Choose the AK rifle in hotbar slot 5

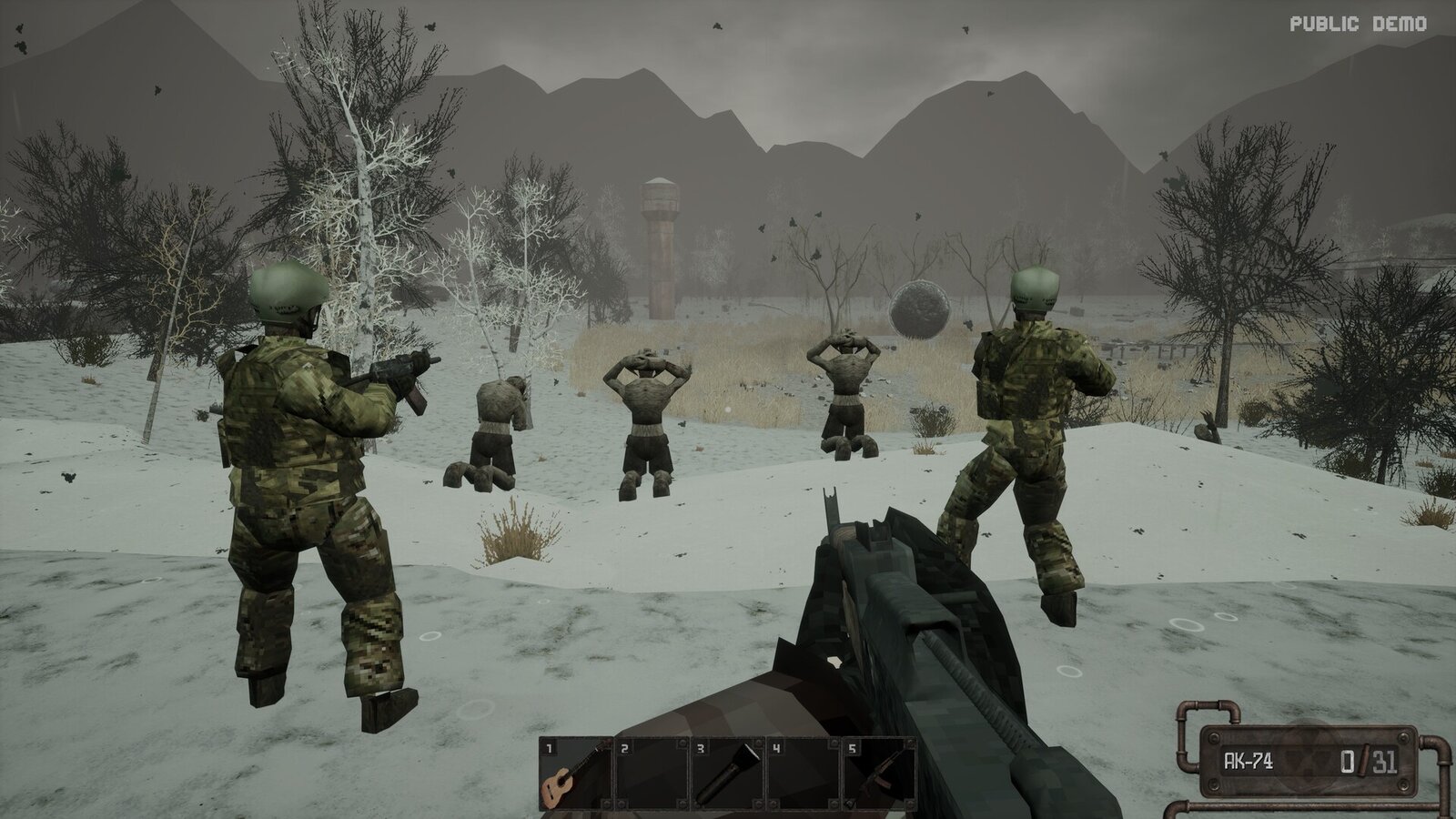click(880, 773)
